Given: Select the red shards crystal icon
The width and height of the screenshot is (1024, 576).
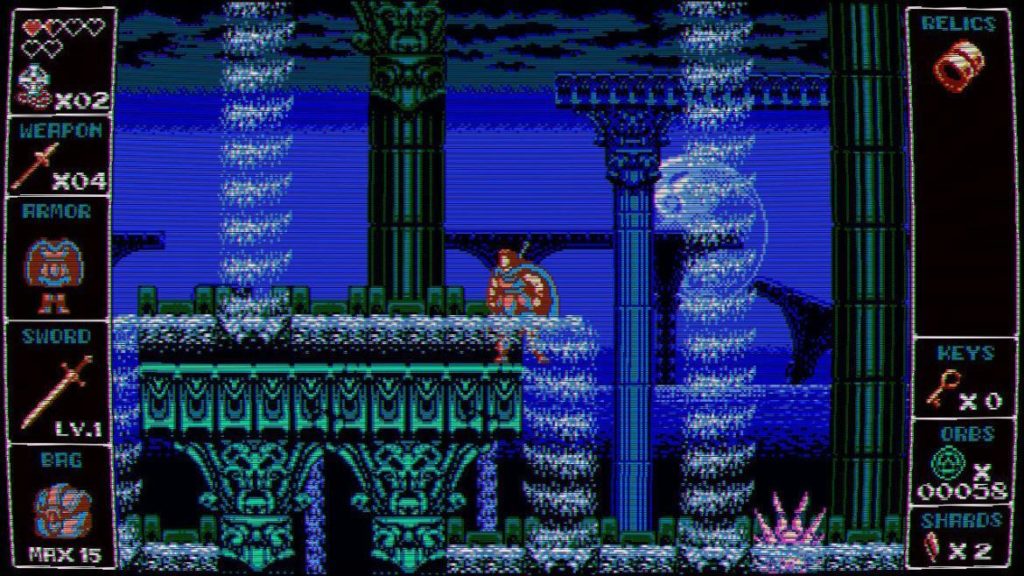Looking at the screenshot, I should tap(934, 549).
